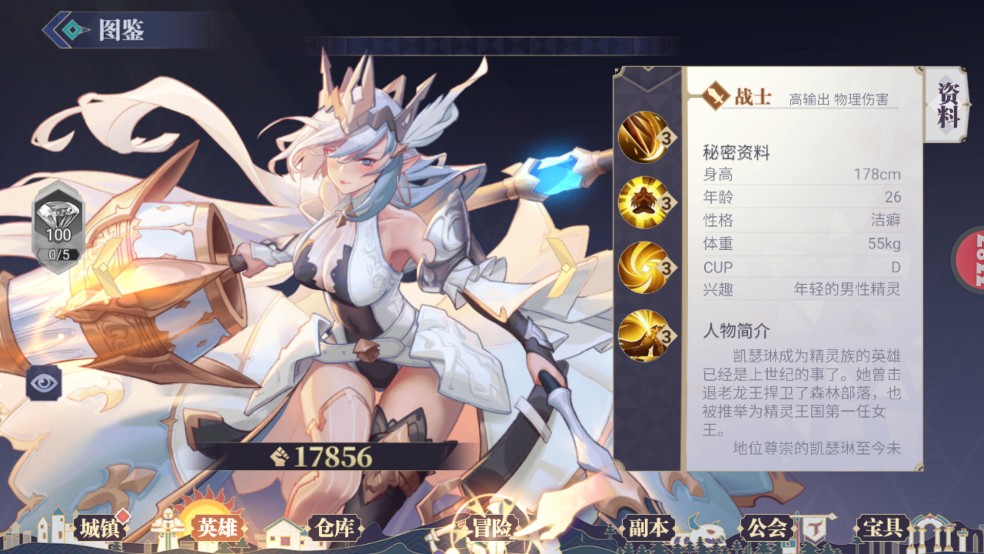Toggle the eye visibility button
Screen dimensions: 984x554
click(x=45, y=381)
